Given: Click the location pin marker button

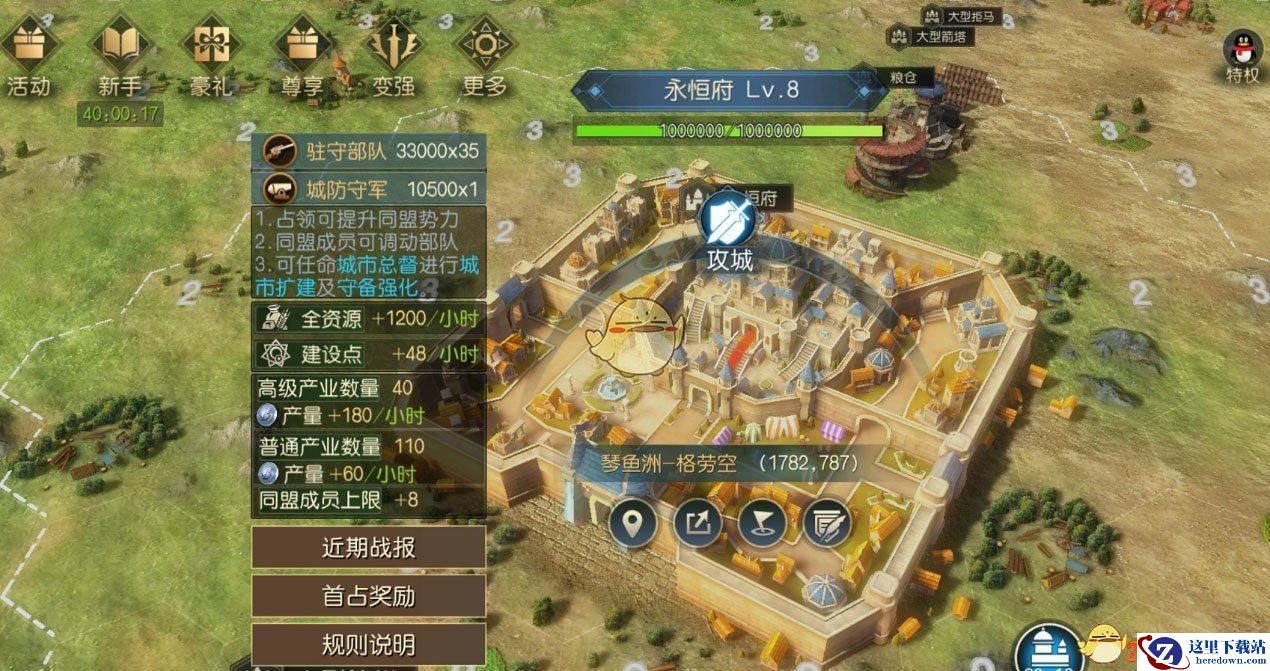Looking at the screenshot, I should point(634,522).
